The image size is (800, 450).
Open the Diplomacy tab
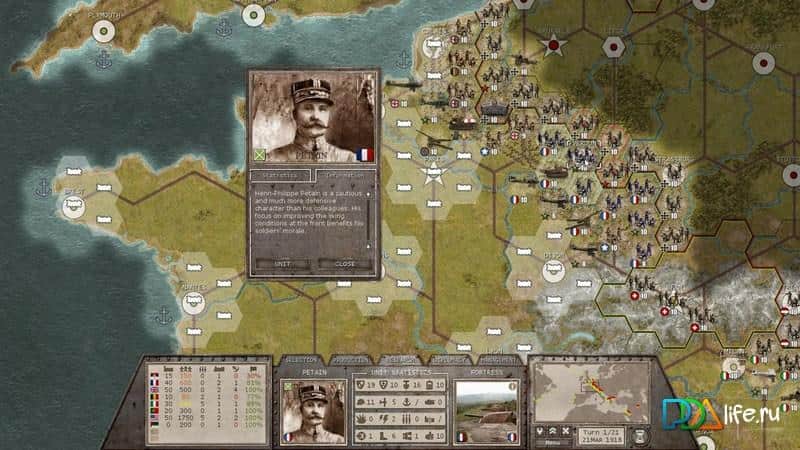[x=448, y=360]
